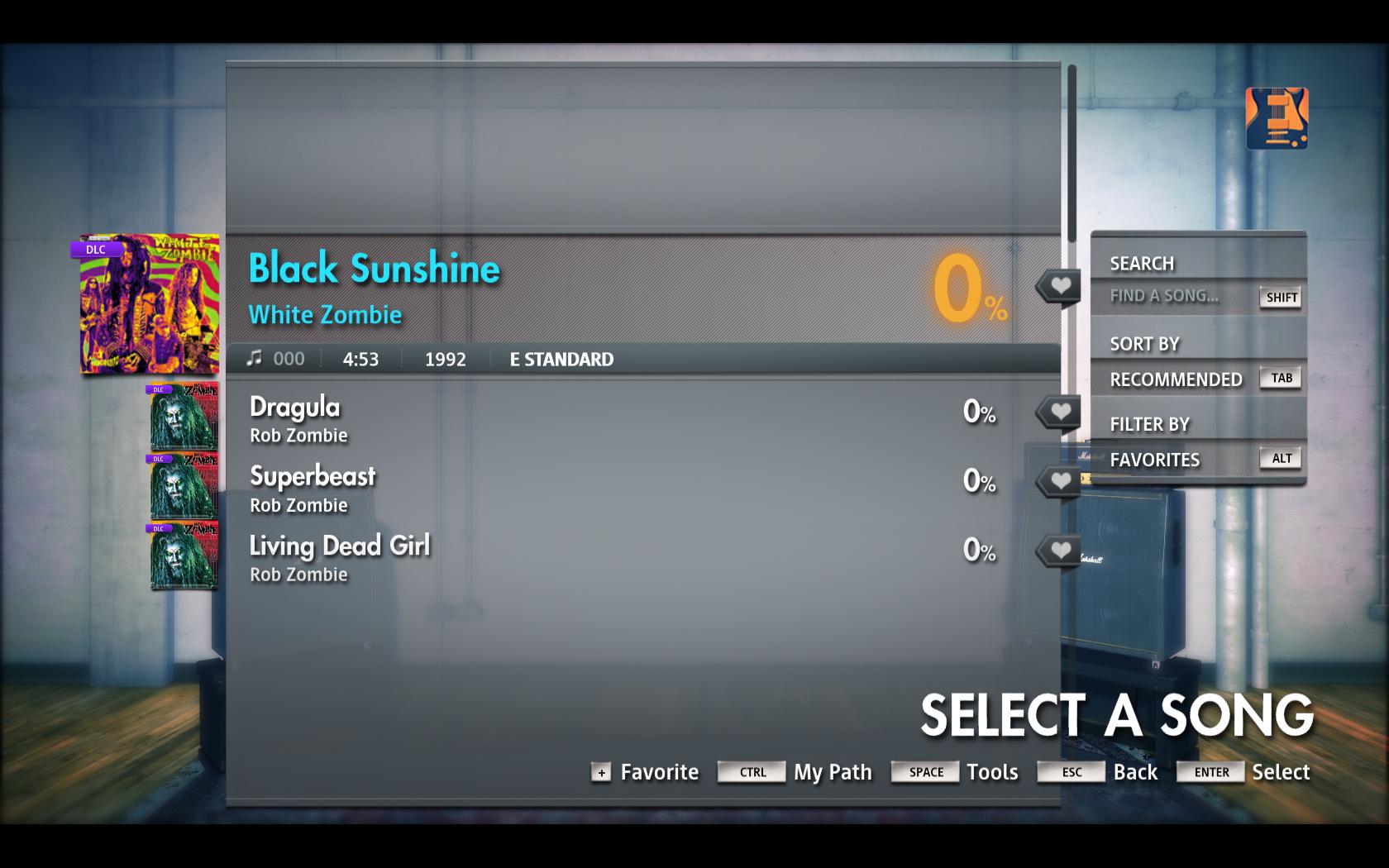Screen dimensions: 1389x868
Task: Toggle the FAVORITES filter with ALT
Action: coord(1280,458)
